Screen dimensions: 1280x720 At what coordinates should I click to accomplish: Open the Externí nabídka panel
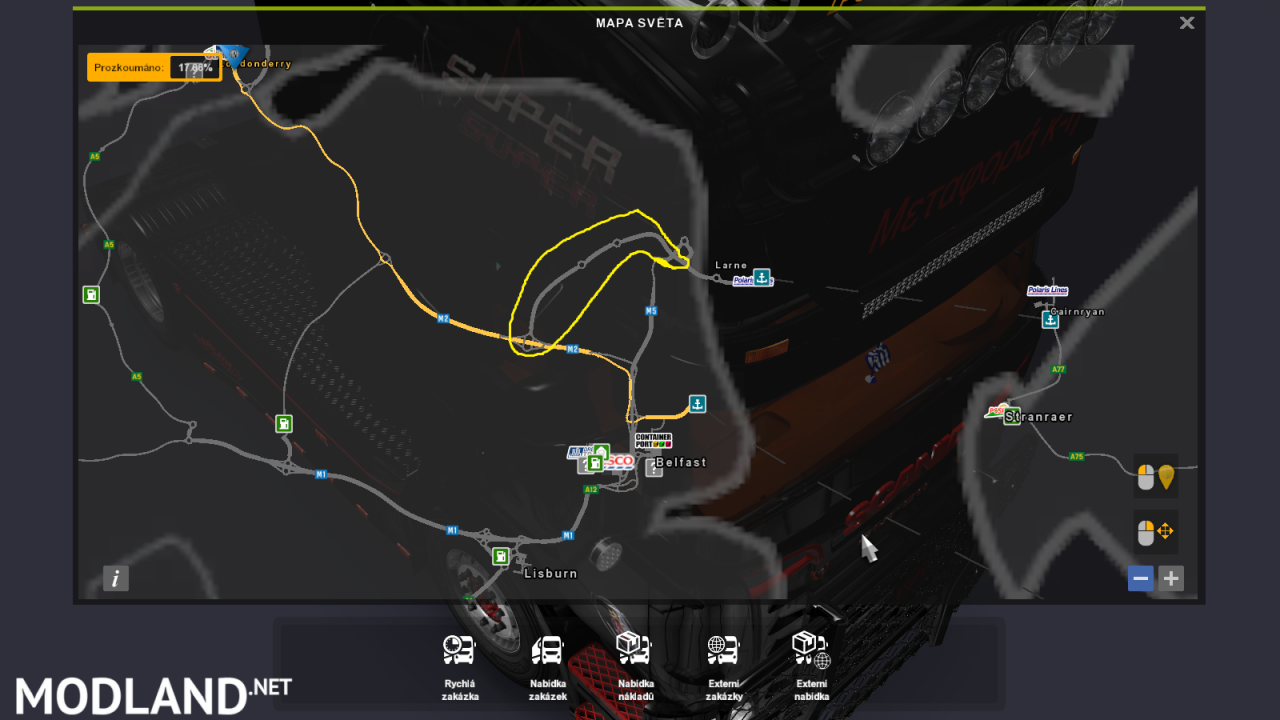coord(810,649)
